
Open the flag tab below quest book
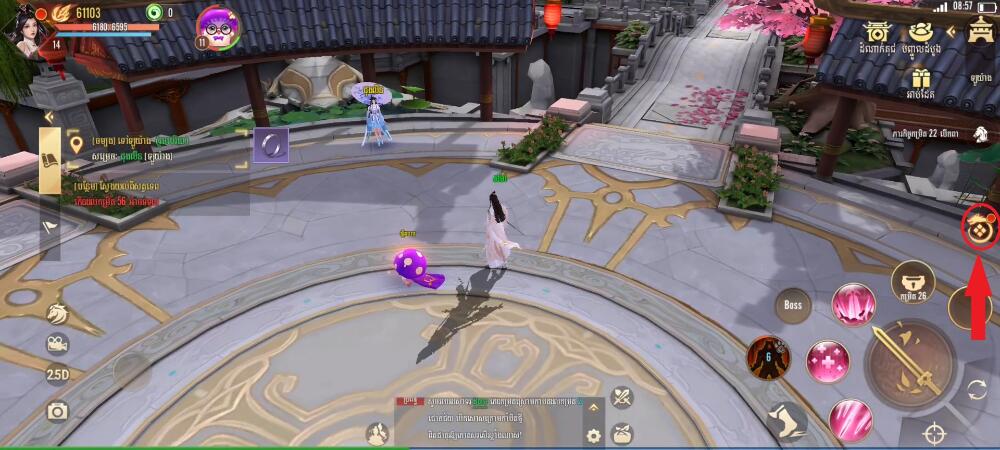pos(50,227)
